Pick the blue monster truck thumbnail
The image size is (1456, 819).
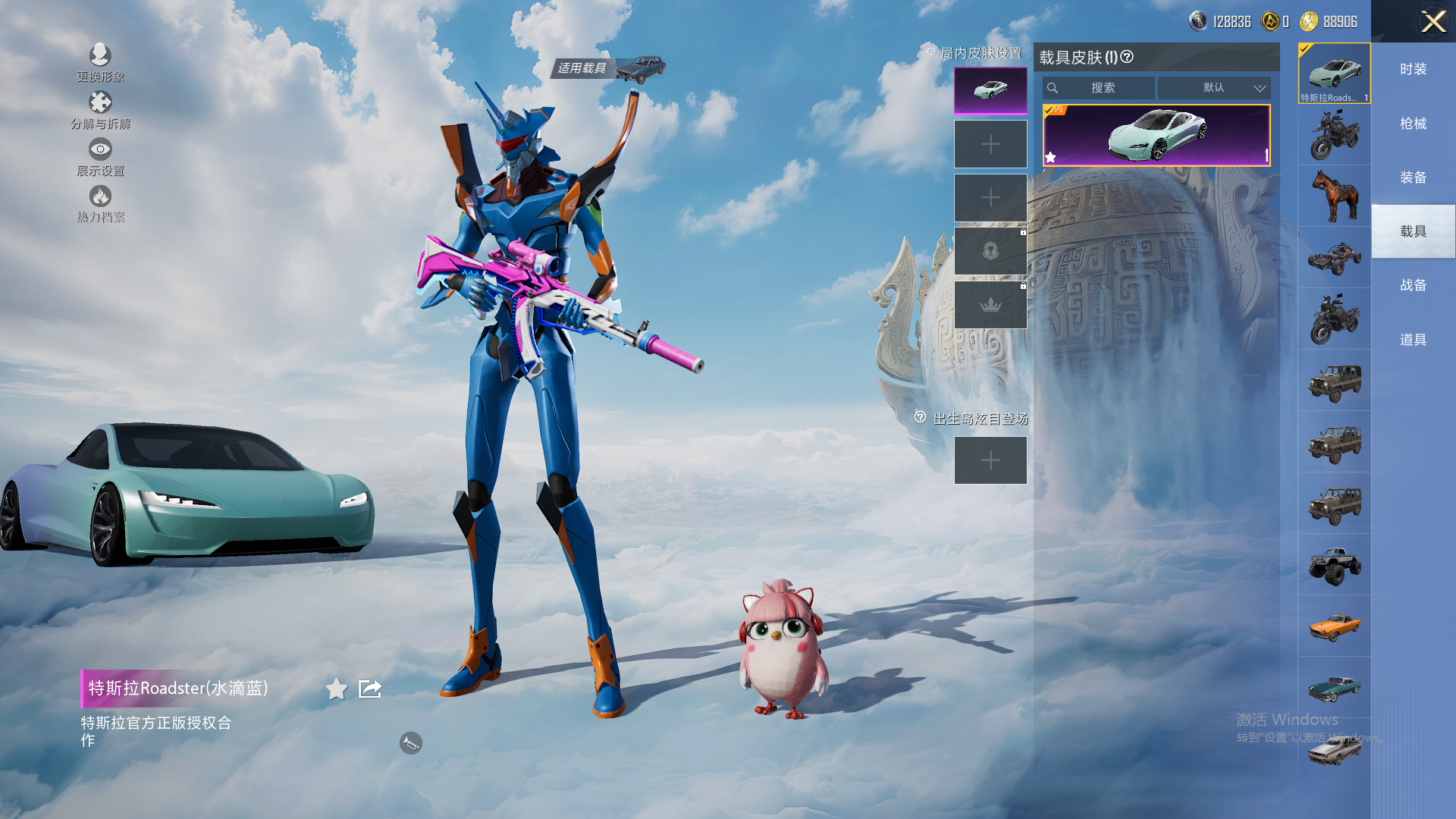click(1335, 565)
